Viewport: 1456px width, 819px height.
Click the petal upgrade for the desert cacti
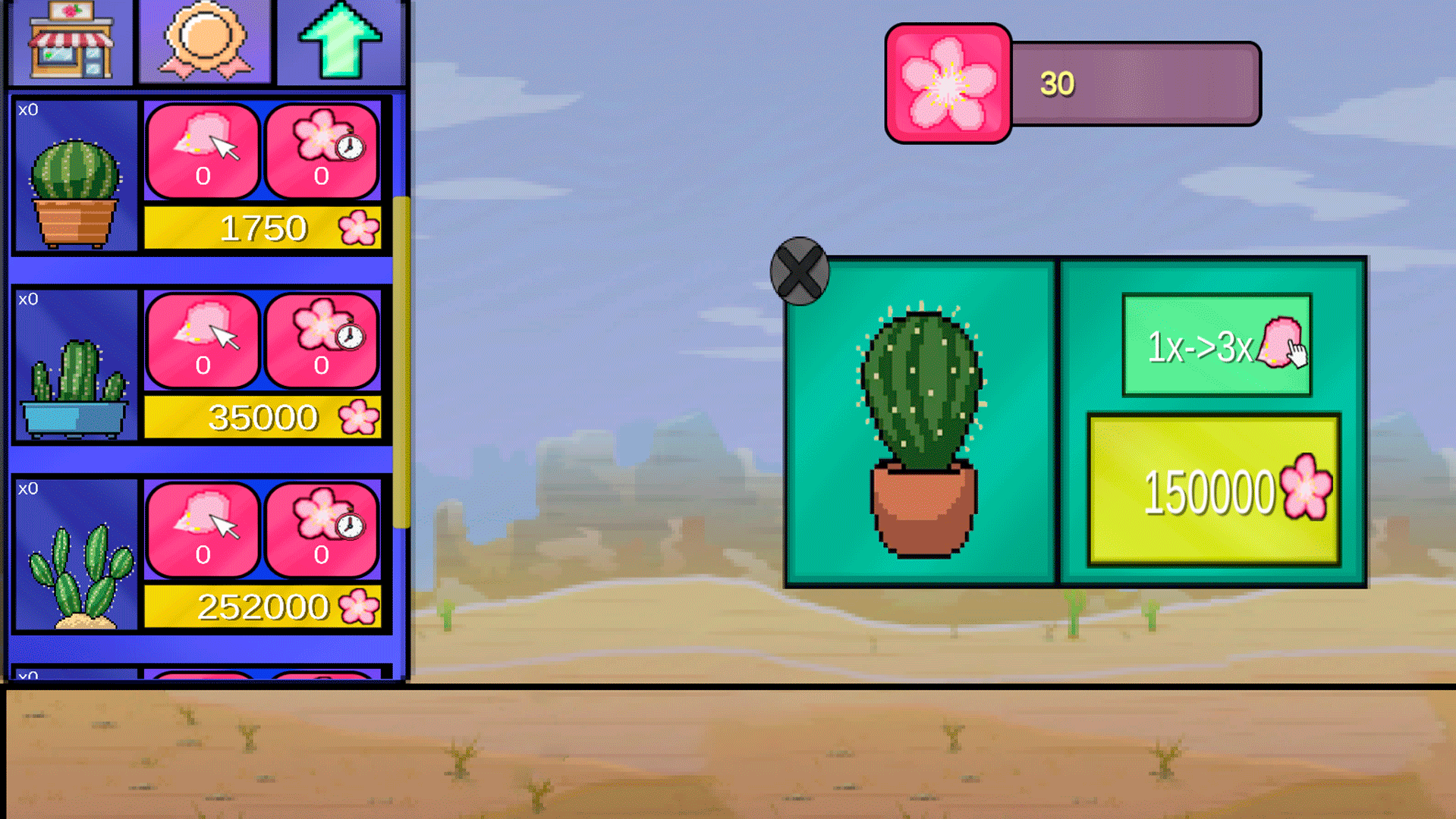[x=203, y=531]
